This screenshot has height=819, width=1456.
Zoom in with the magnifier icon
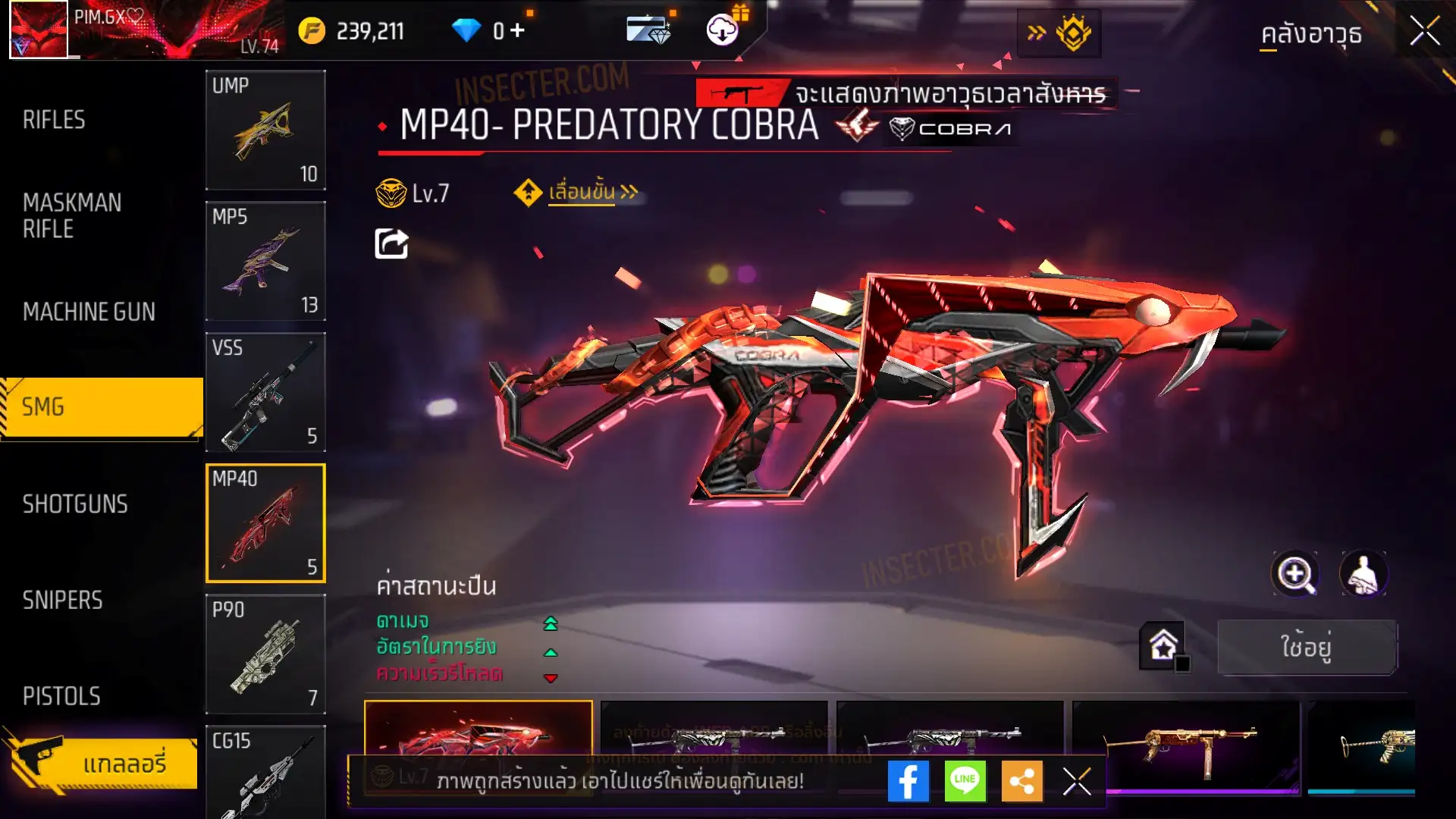(x=1295, y=574)
